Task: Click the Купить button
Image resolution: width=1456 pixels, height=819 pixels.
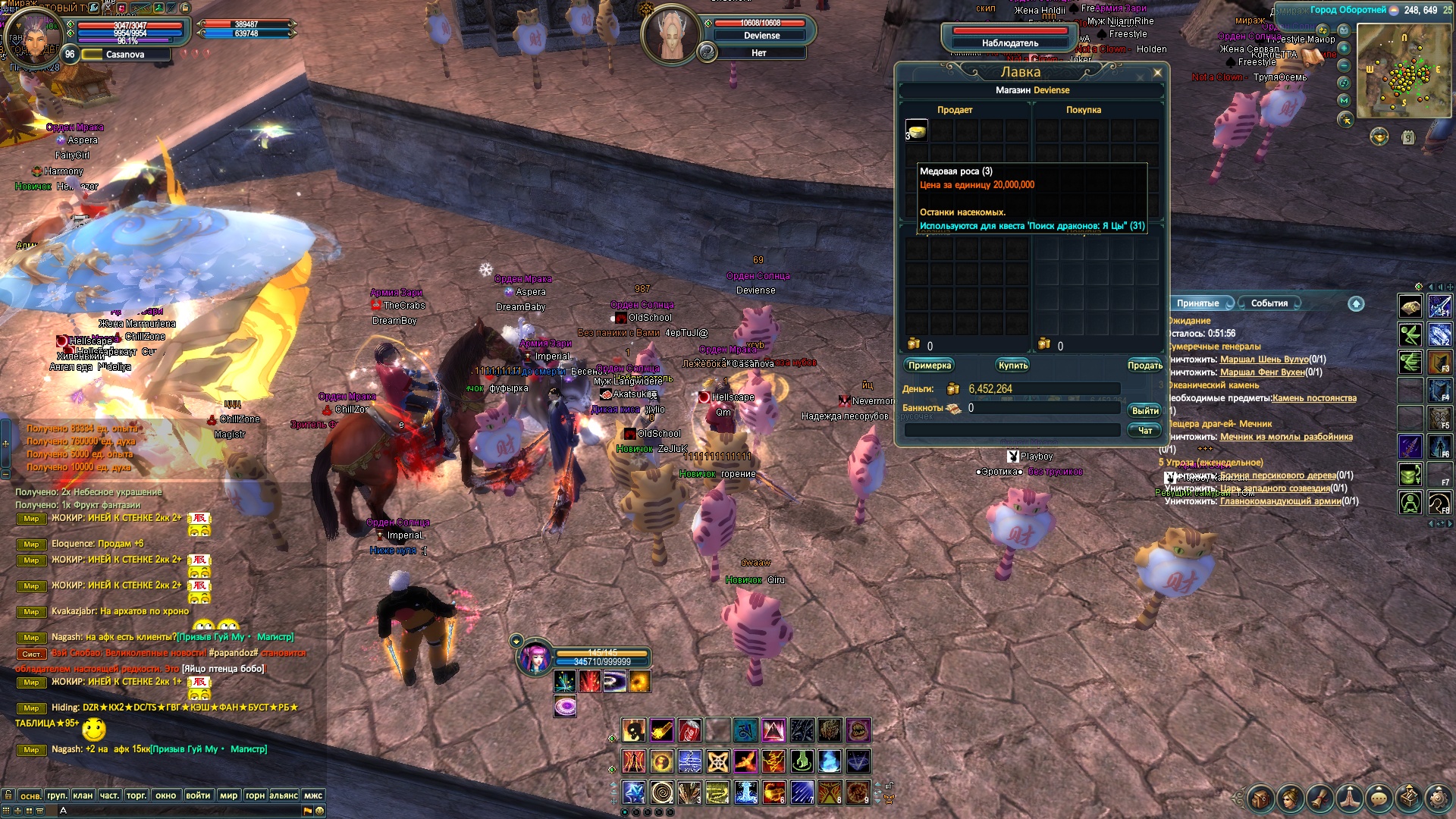Action: point(1012,366)
